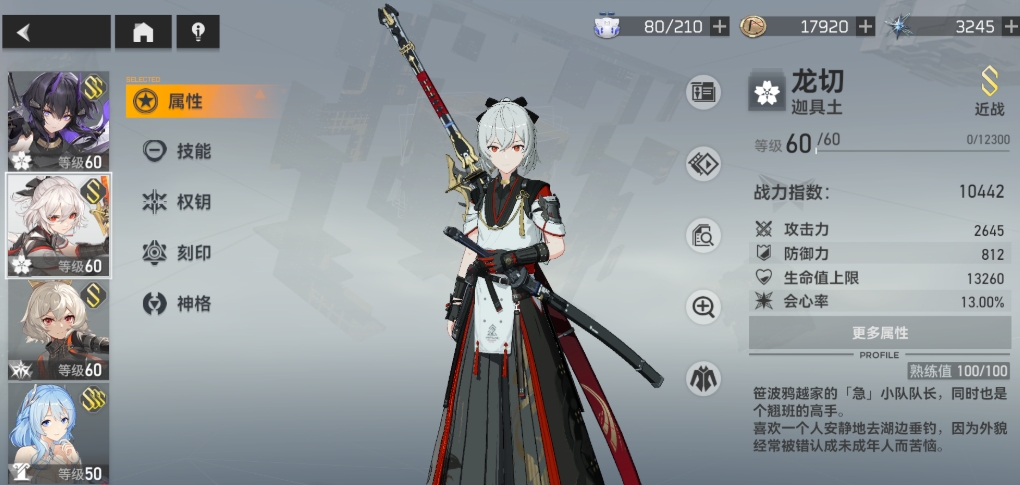Select the blue-haired level 50 character
This screenshot has width=1020, height=485.
58,433
